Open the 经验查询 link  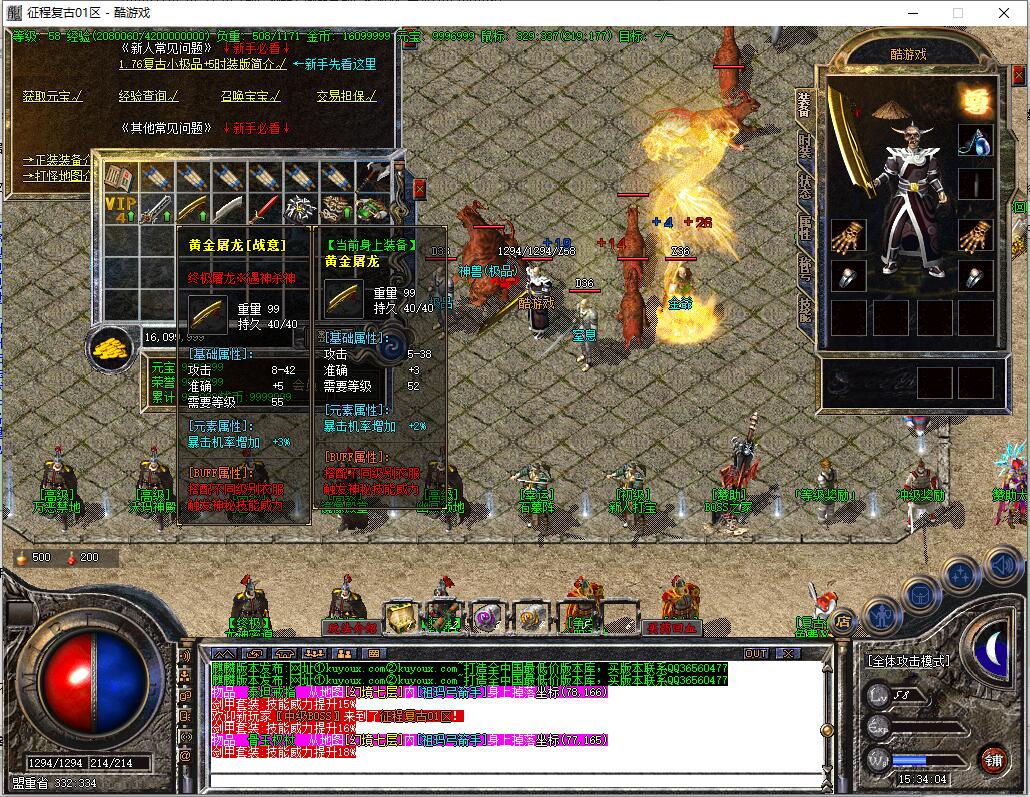click(x=148, y=96)
